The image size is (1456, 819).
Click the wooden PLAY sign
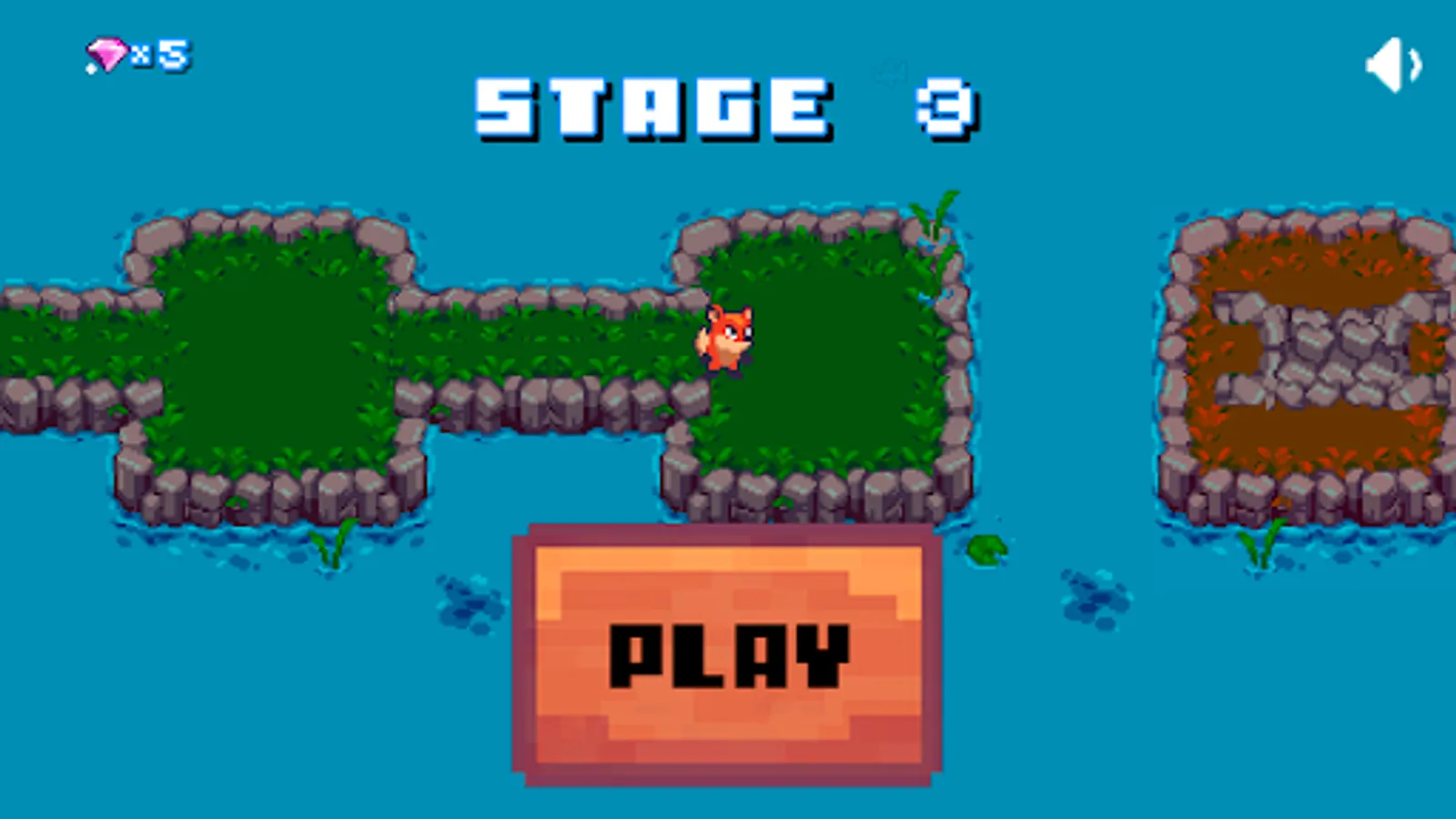[x=723, y=651]
